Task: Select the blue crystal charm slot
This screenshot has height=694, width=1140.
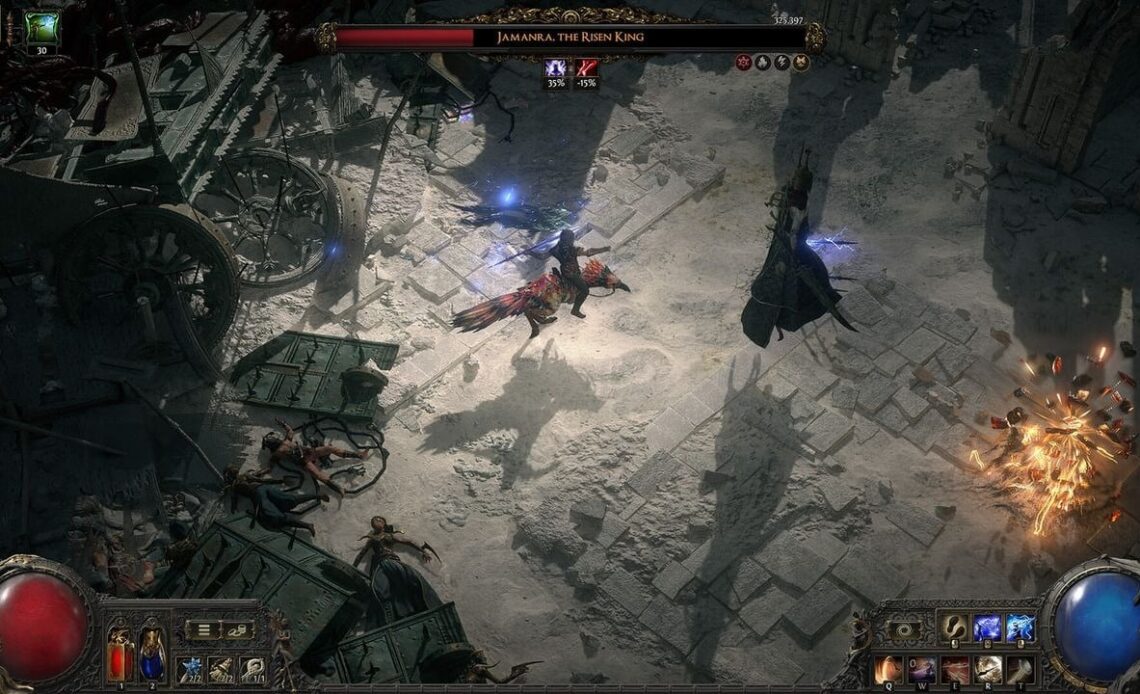Action: (x=190, y=668)
